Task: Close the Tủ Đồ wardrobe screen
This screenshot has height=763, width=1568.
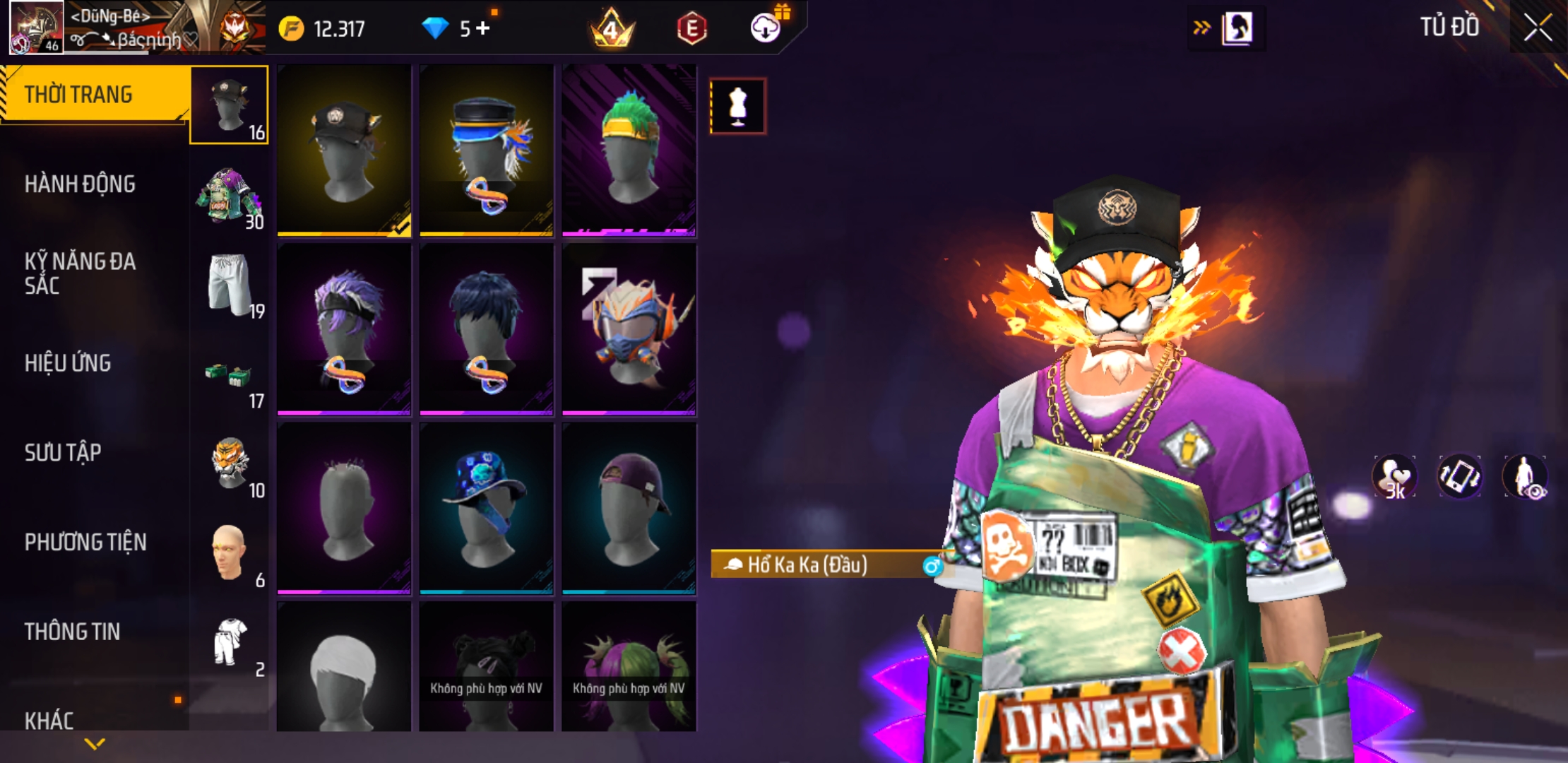Action: tap(1537, 28)
